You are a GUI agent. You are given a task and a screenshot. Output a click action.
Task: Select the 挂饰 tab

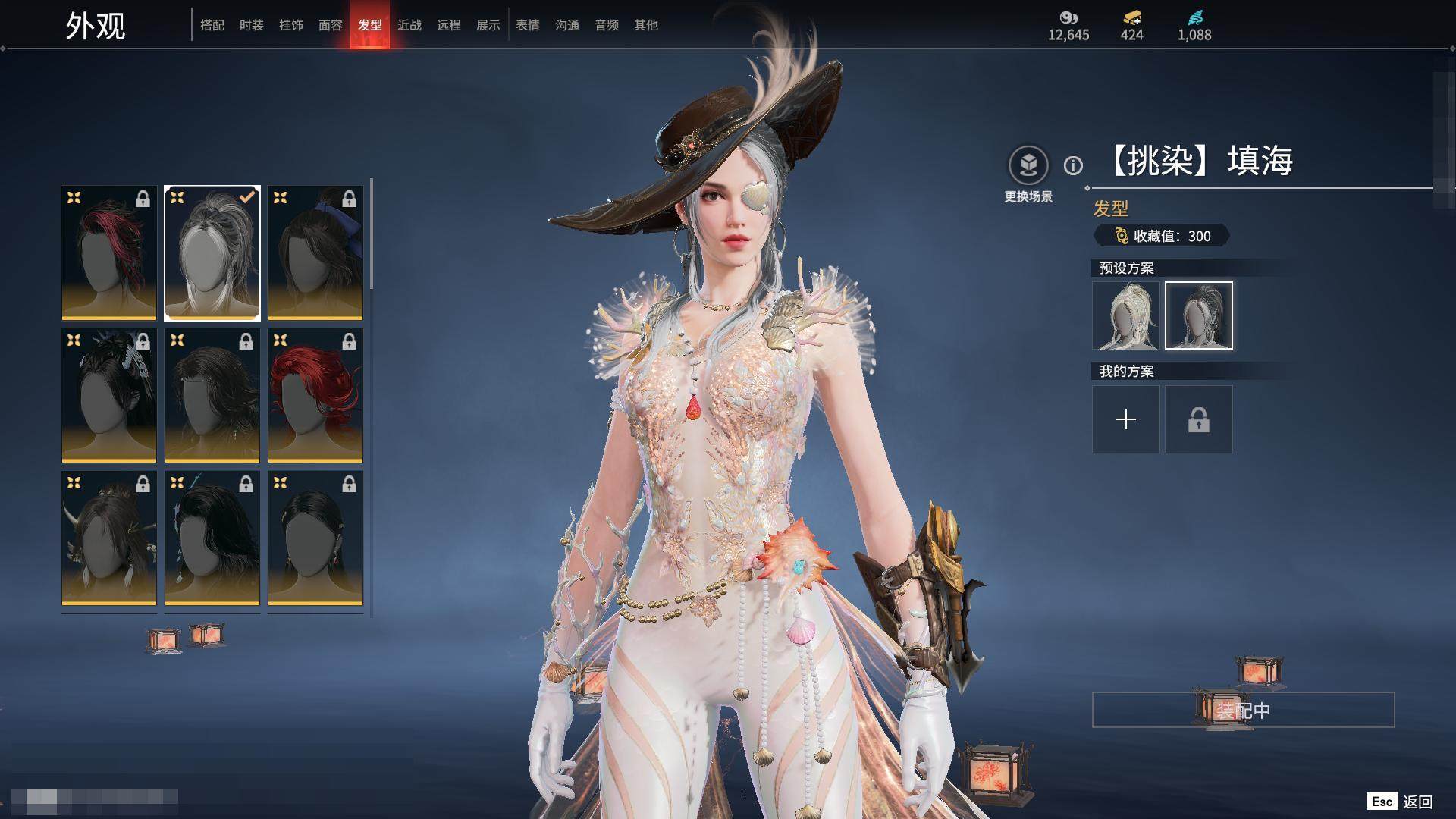coord(291,25)
